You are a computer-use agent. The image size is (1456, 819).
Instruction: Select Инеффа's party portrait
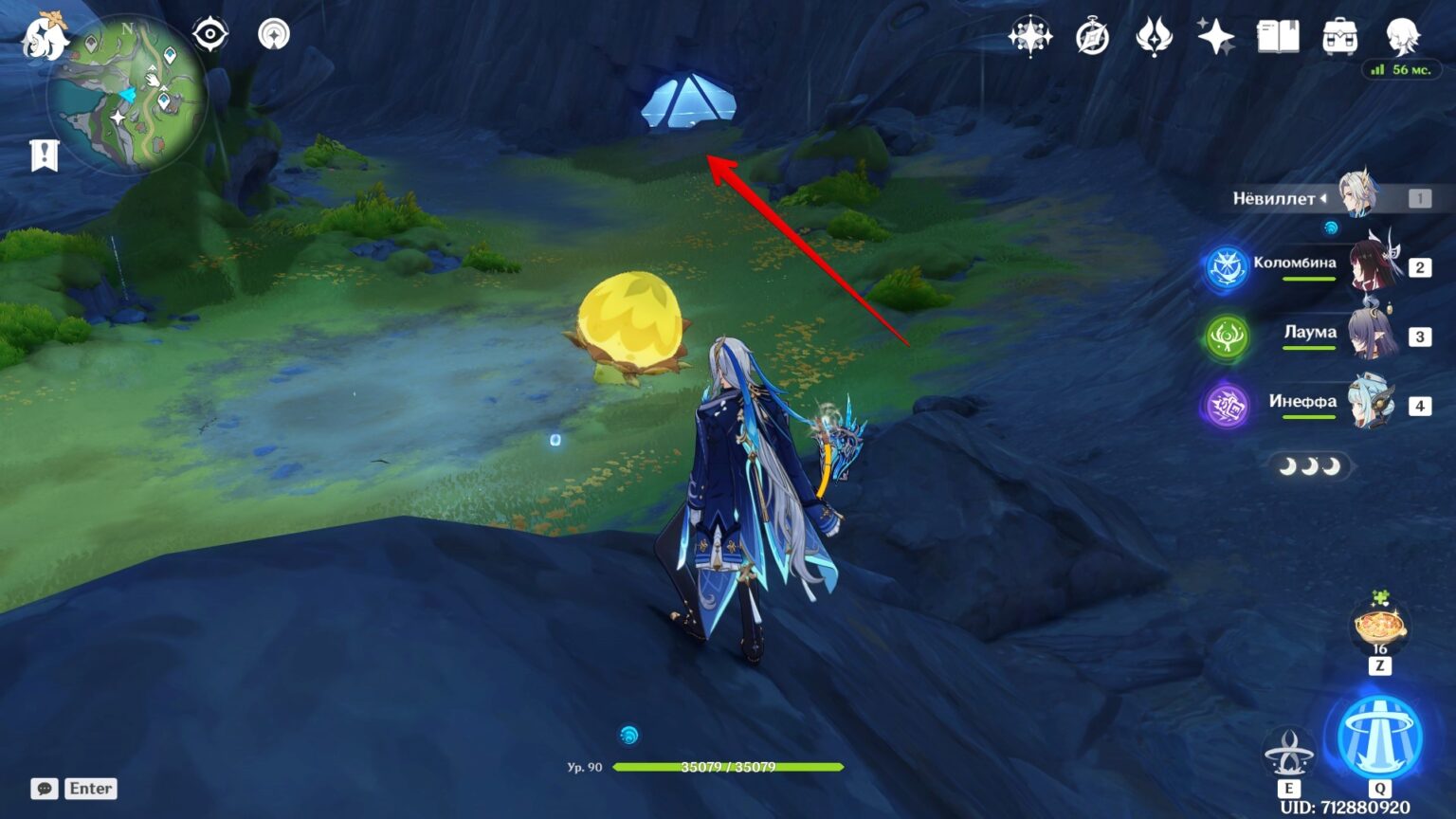click(1366, 405)
